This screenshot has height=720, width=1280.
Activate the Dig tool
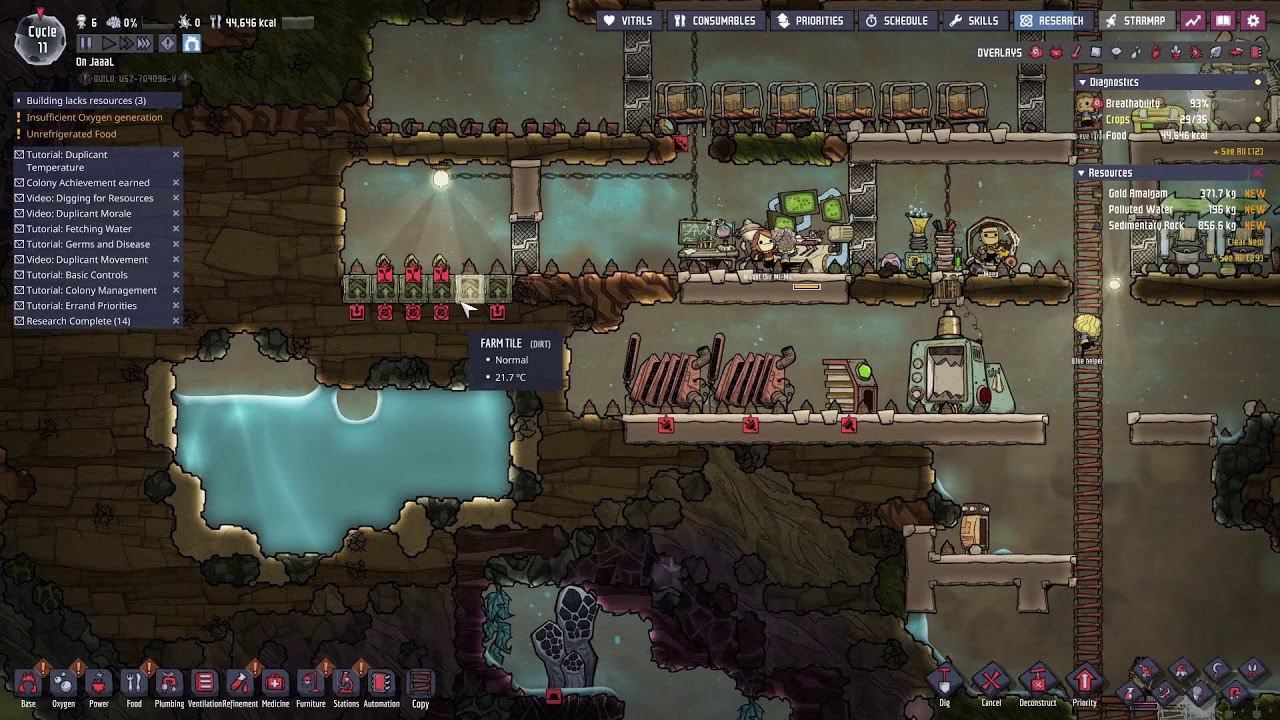pos(944,685)
